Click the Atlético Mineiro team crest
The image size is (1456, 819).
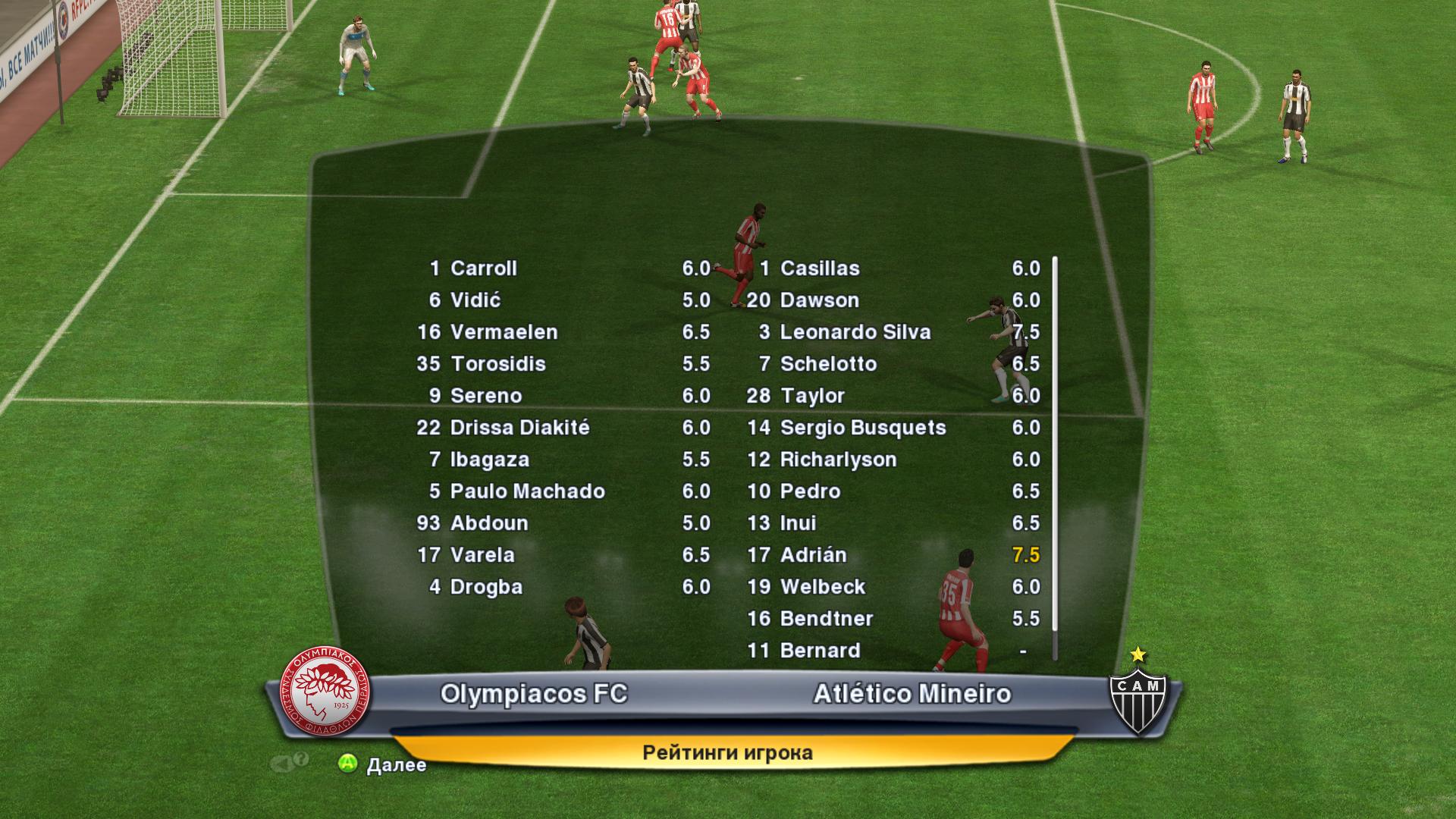tap(1137, 695)
